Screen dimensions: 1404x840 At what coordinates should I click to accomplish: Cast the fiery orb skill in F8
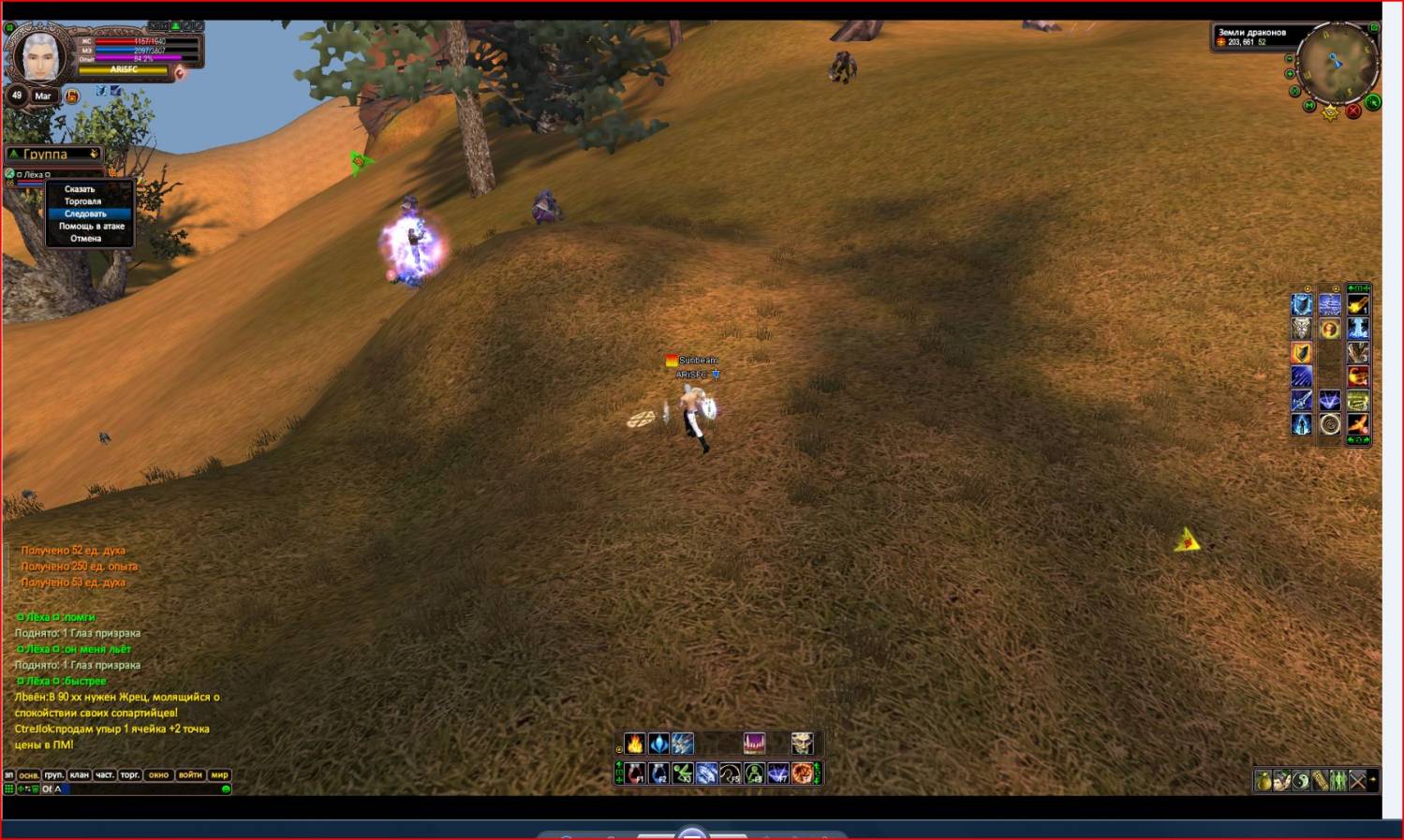[x=803, y=774]
